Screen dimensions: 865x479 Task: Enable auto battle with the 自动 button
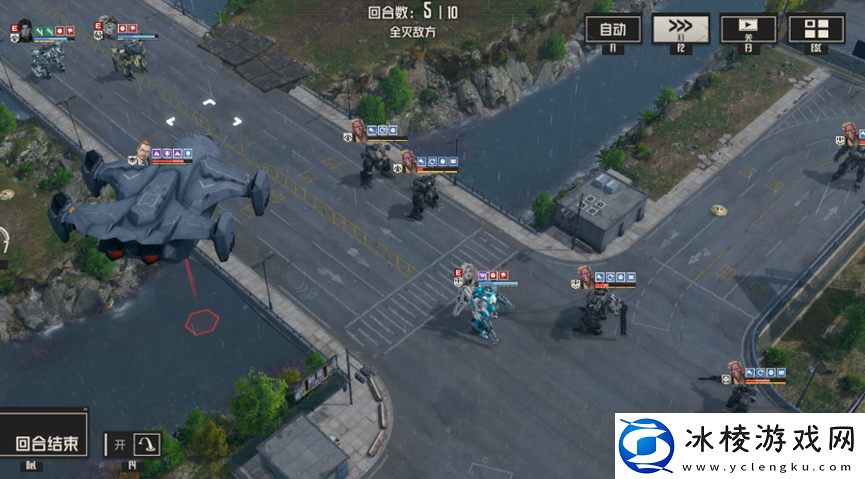click(x=613, y=29)
